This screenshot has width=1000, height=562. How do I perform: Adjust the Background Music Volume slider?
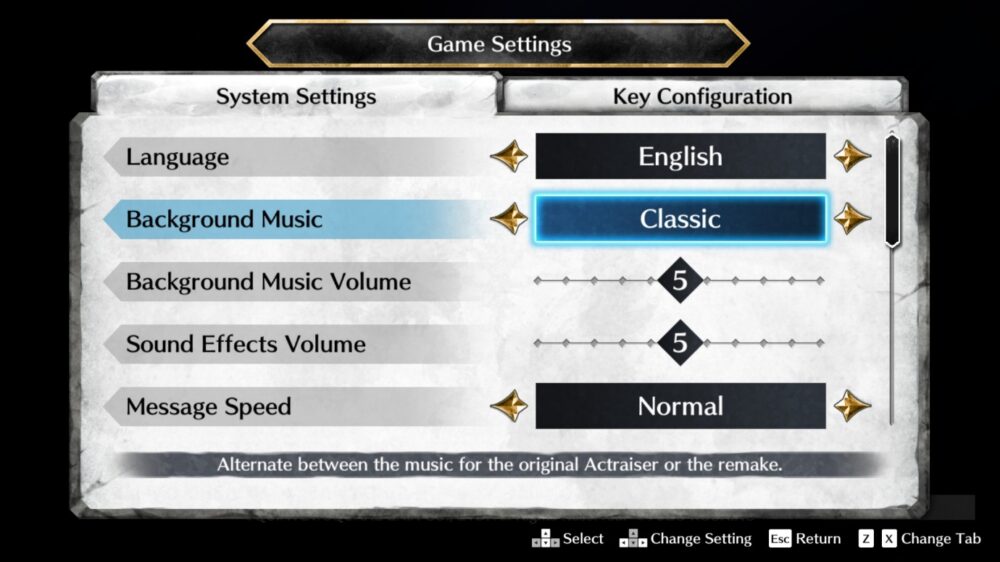tap(680, 281)
